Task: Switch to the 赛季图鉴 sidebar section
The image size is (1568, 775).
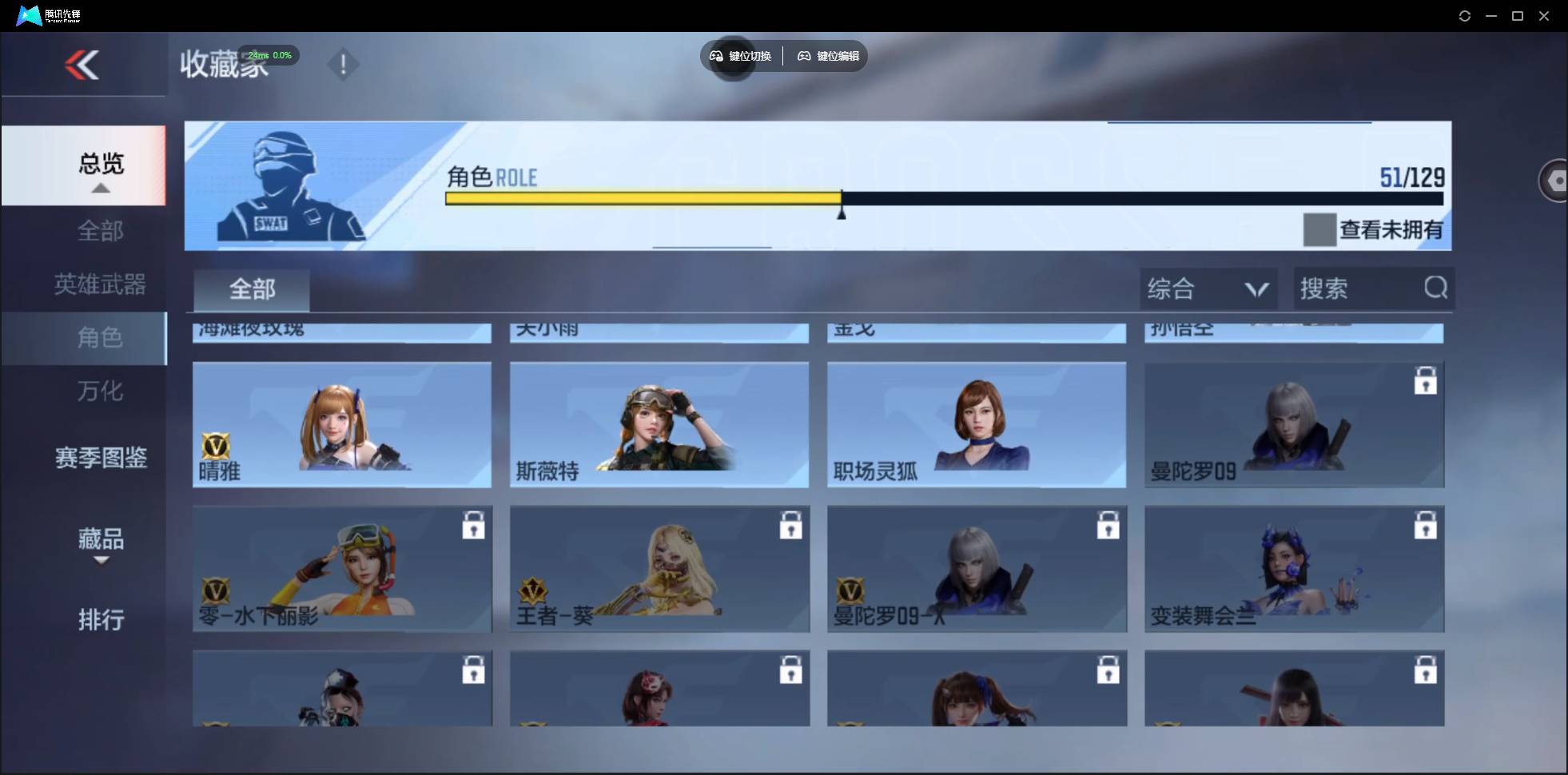Action: pos(101,458)
